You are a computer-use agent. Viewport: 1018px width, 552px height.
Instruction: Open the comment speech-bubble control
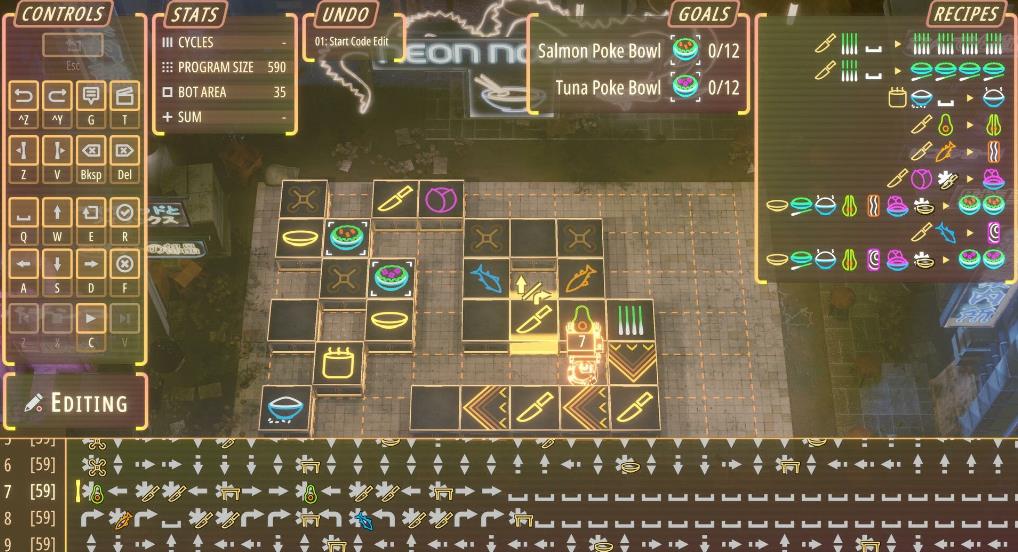pyautogui.click(x=90, y=97)
